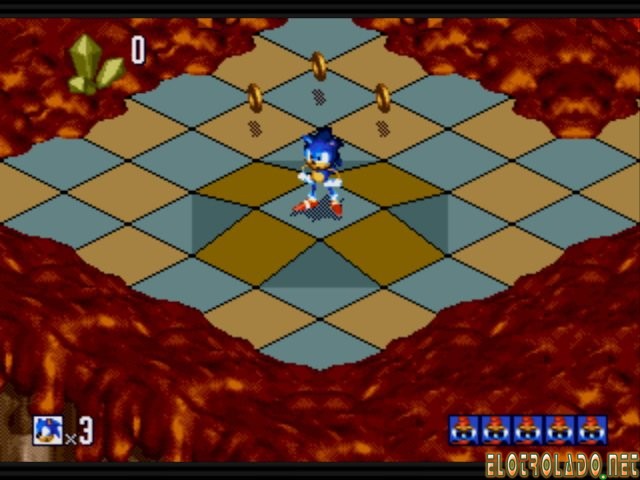Select the Sonic lives icon
Viewport: 640px width, 480px height.
(48, 430)
